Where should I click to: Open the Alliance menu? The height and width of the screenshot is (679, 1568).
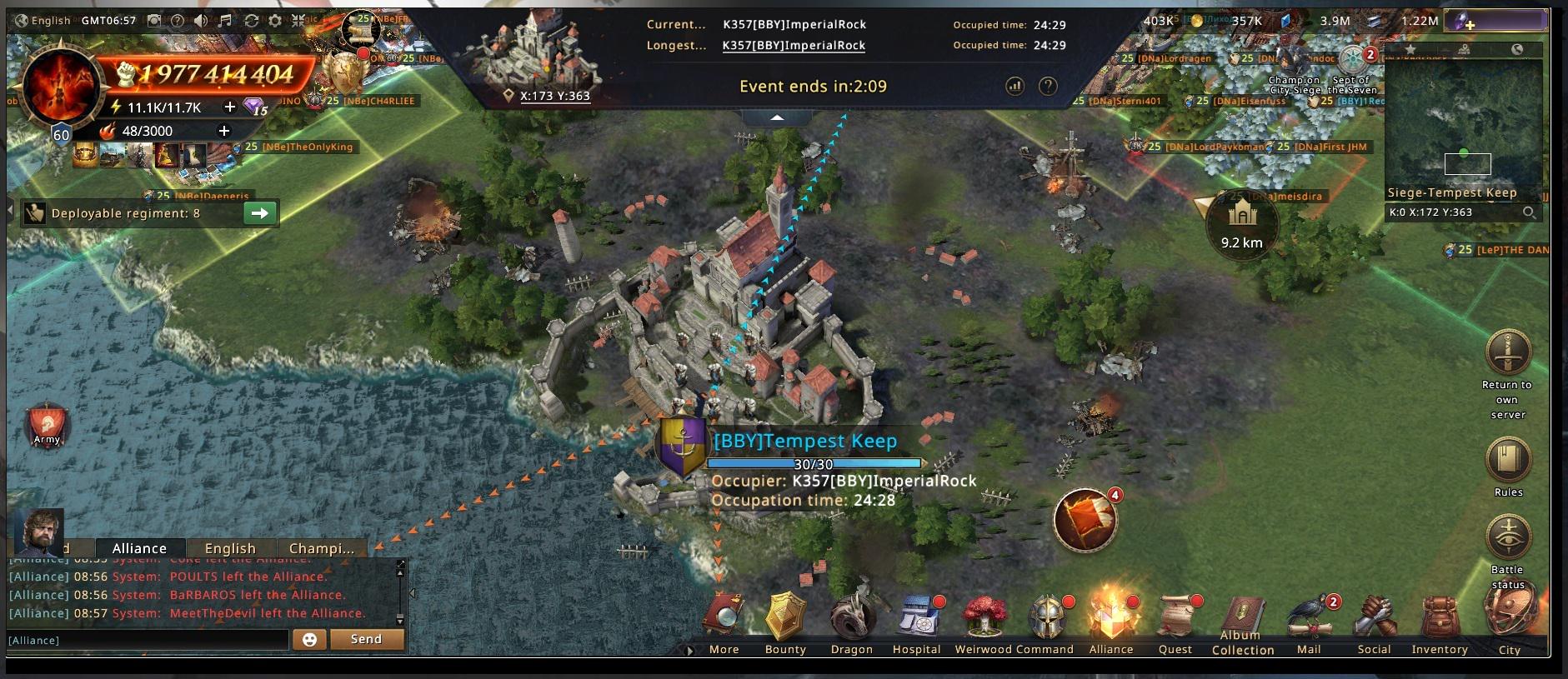[x=1111, y=621]
